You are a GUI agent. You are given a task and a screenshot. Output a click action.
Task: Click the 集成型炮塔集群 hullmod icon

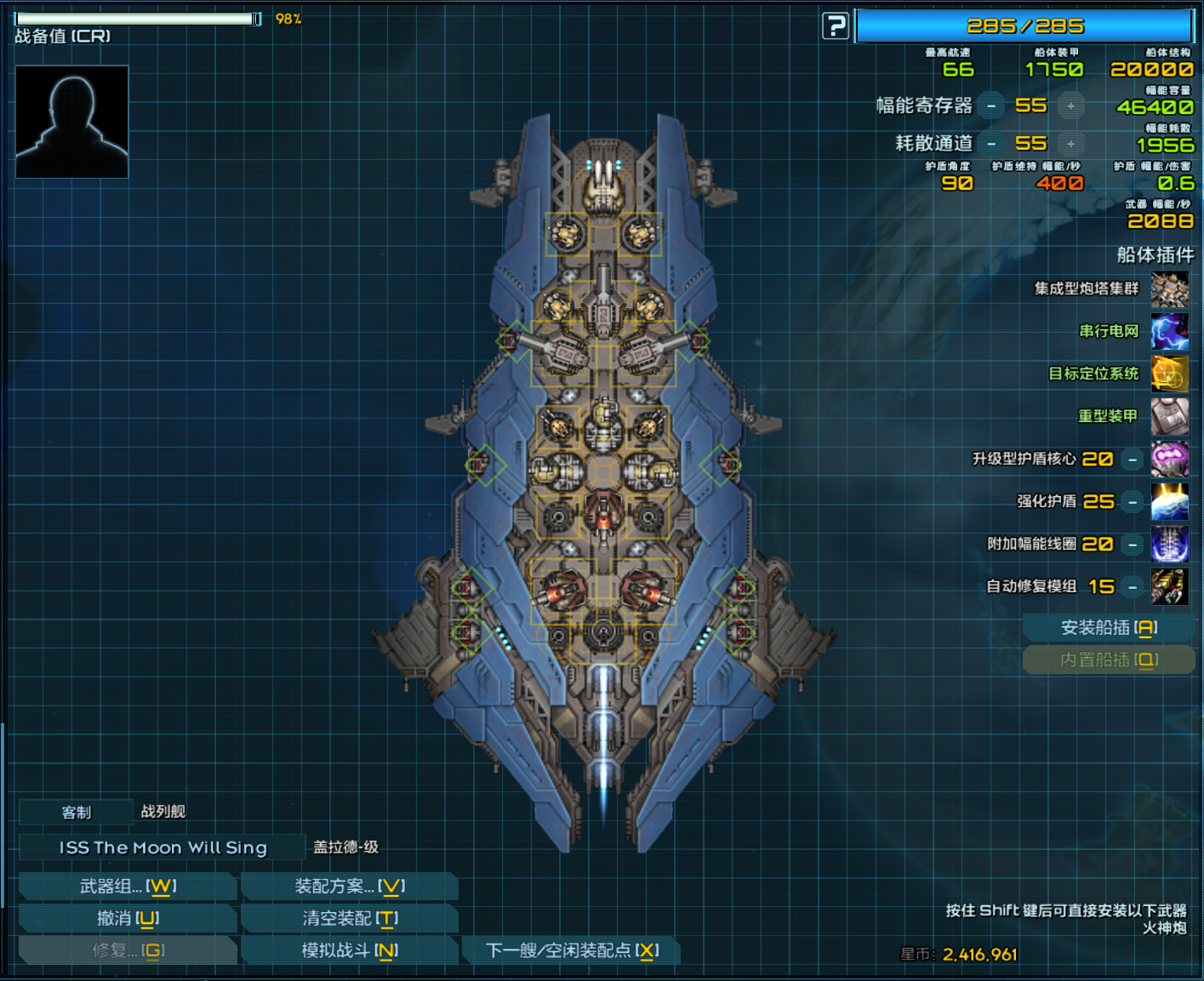coord(1169,289)
